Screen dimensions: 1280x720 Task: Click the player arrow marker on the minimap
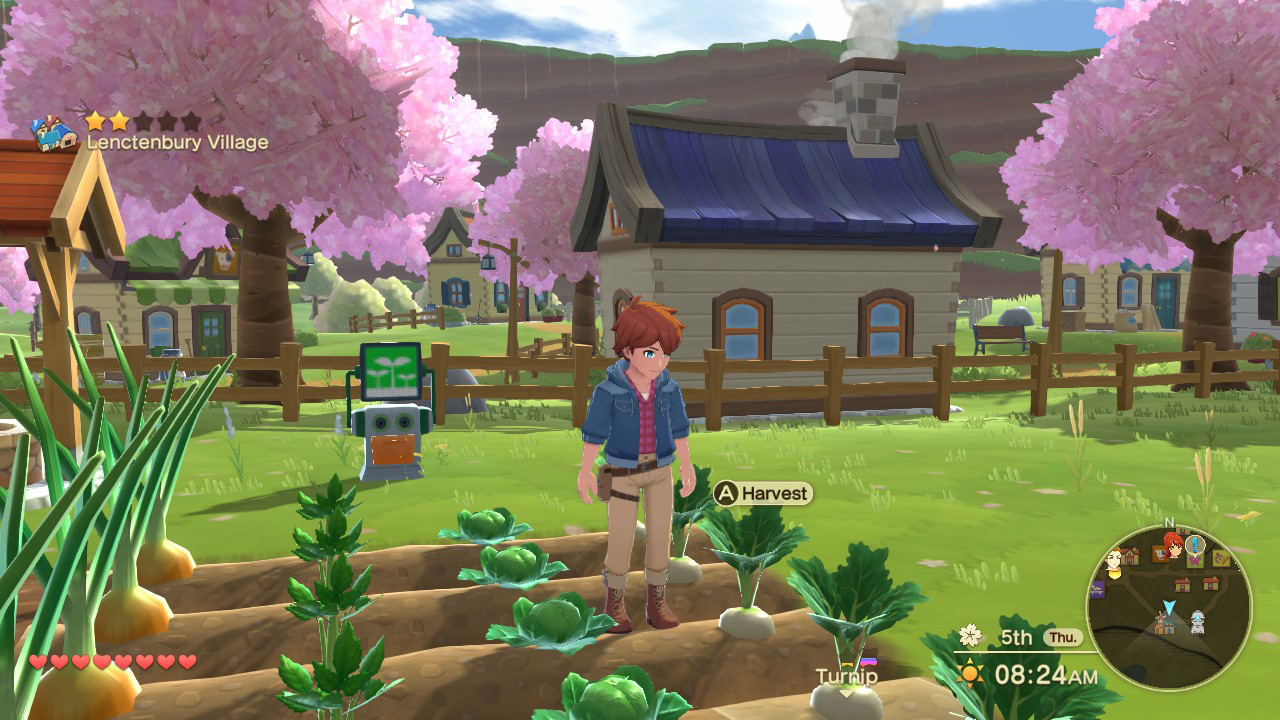[x=1168, y=606]
